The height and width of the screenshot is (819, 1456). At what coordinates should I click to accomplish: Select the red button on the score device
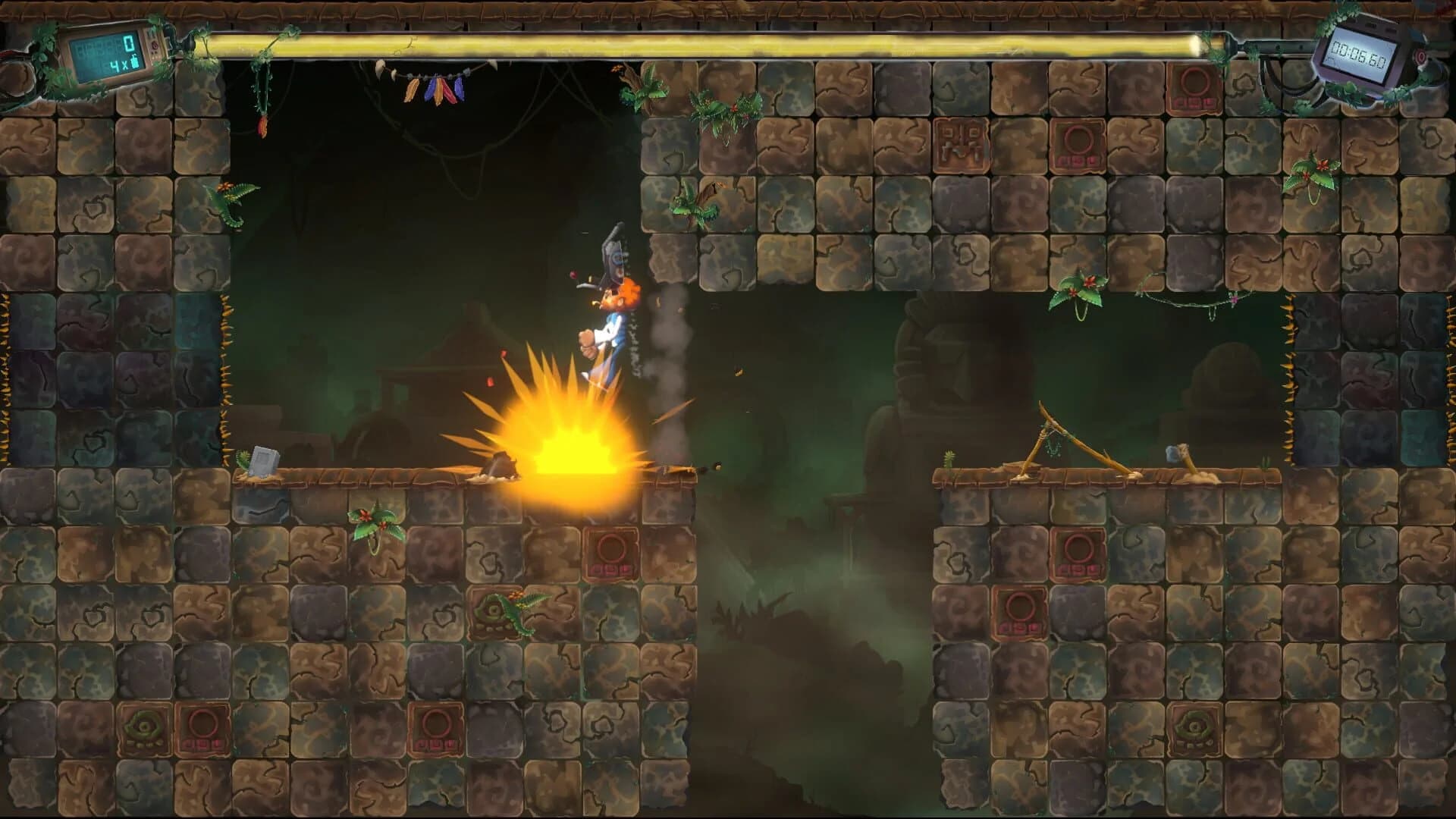[x=155, y=45]
